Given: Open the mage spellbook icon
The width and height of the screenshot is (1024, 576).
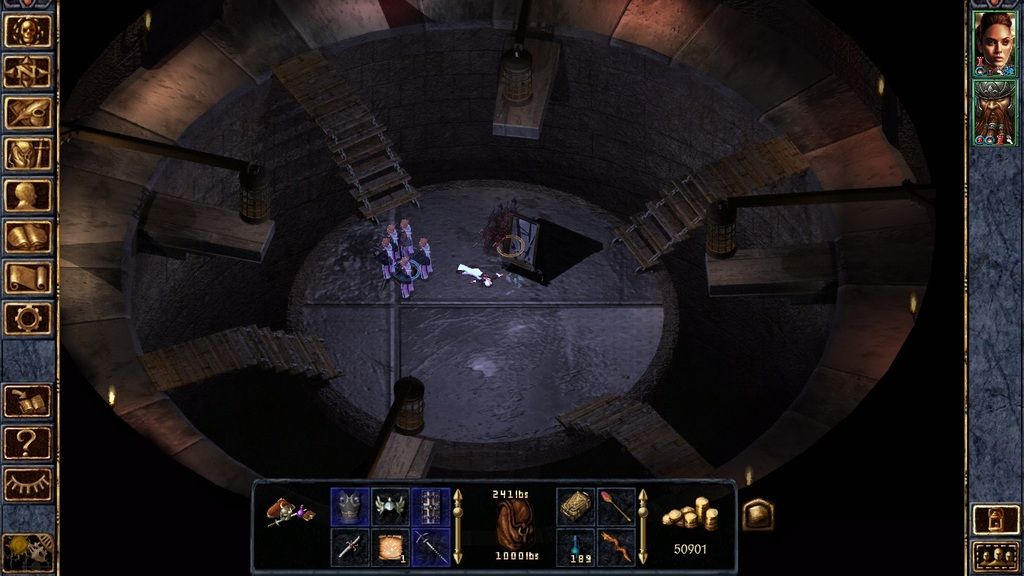Looking at the screenshot, I should click(28, 236).
